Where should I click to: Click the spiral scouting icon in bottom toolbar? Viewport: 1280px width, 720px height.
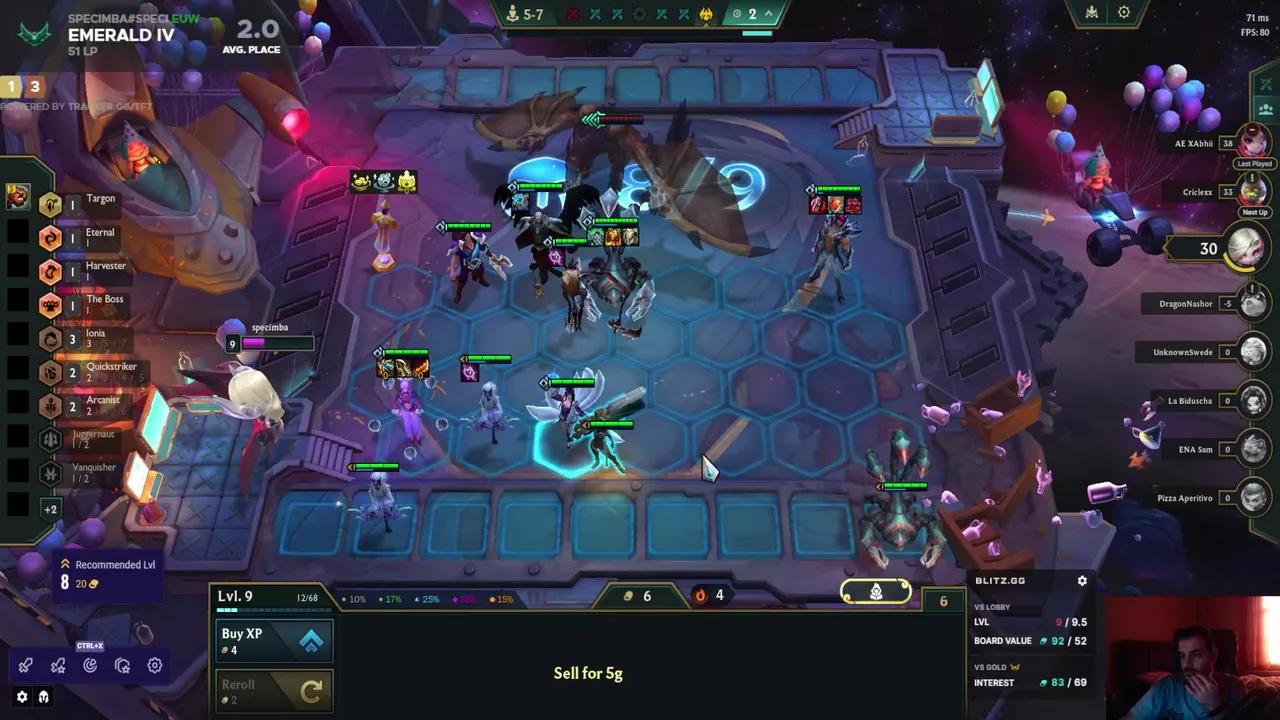[x=90, y=666]
